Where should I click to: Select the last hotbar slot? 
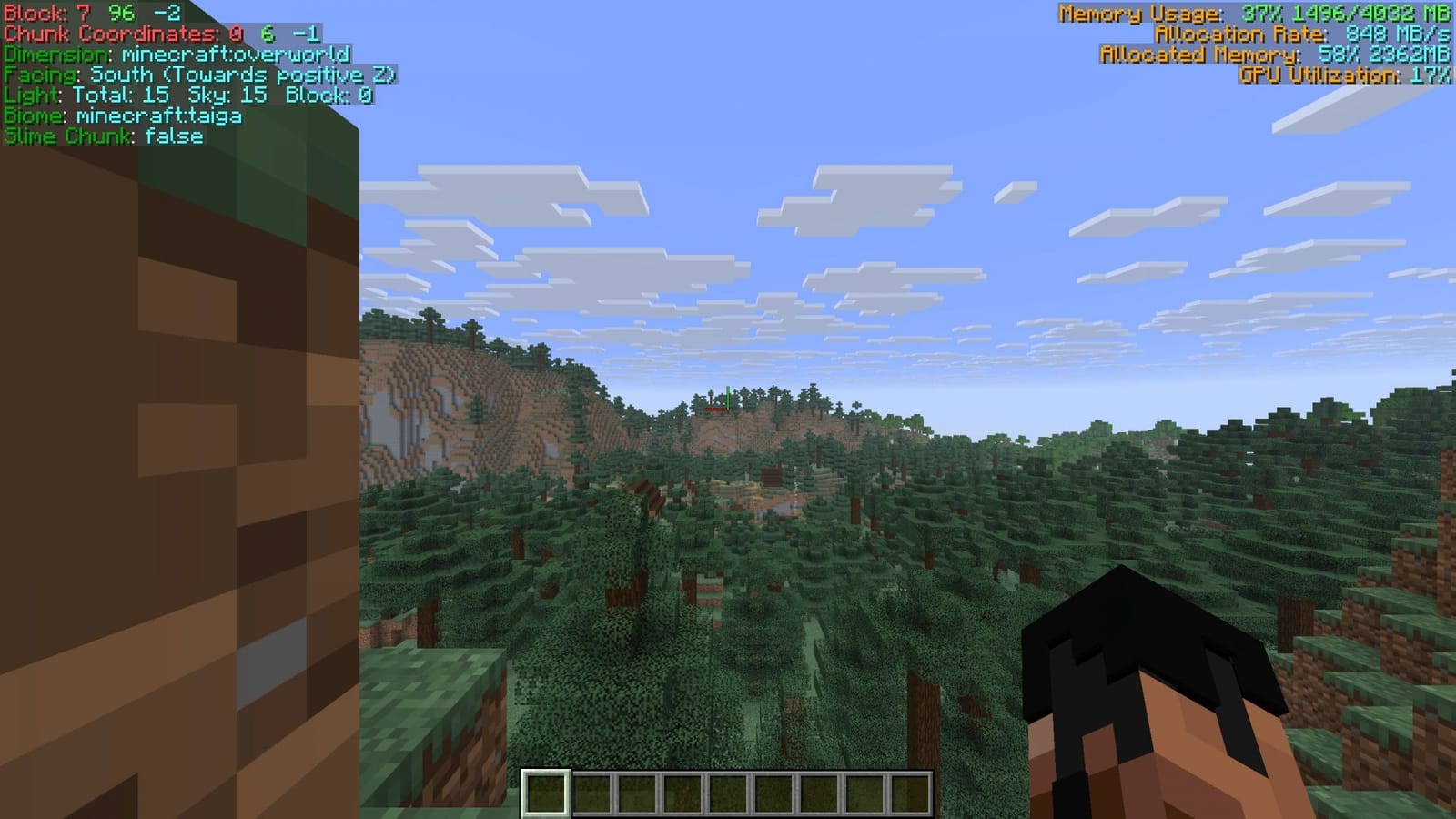(x=909, y=791)
